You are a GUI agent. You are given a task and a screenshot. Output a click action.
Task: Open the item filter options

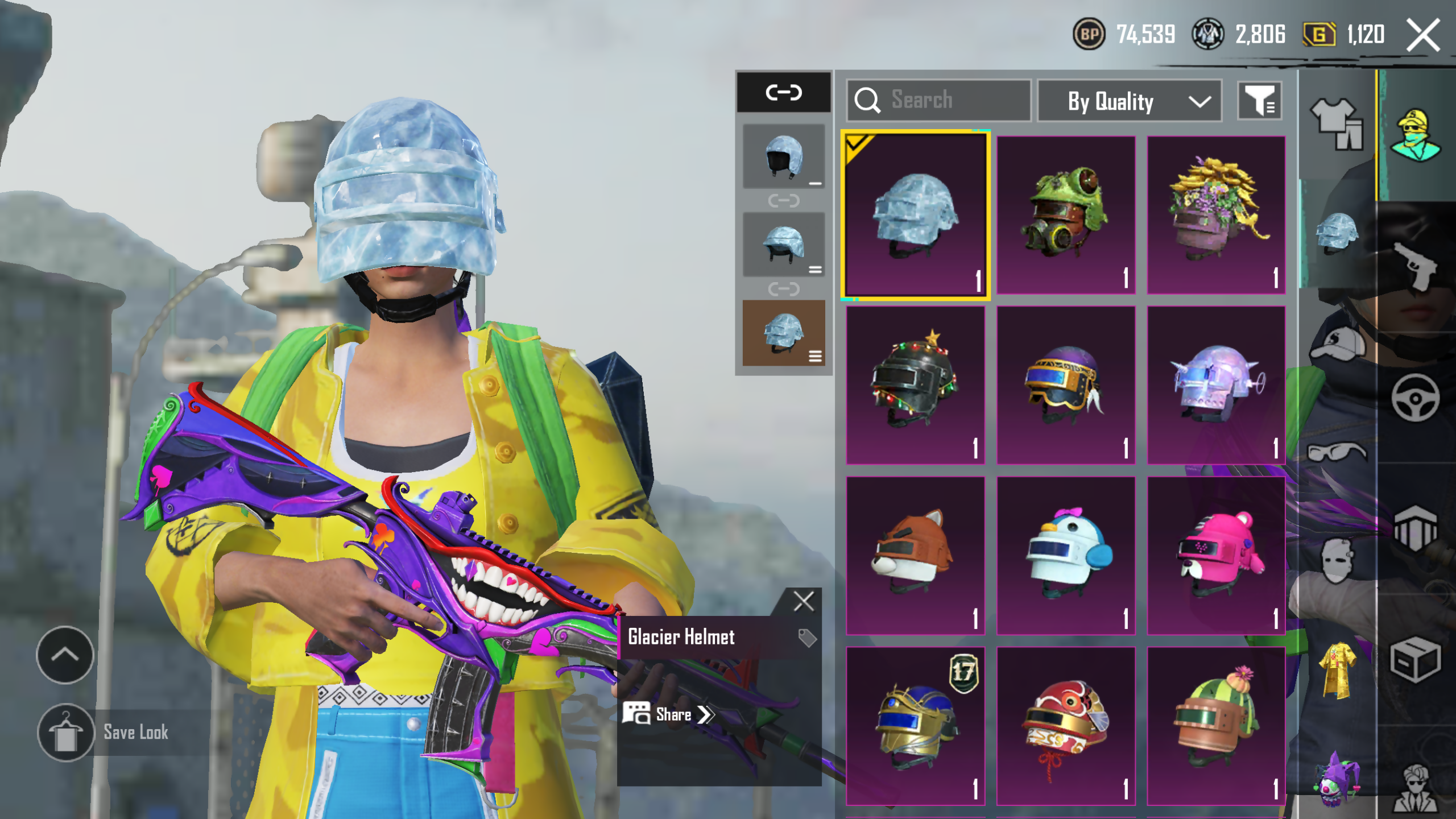(x=1259, y=101)
